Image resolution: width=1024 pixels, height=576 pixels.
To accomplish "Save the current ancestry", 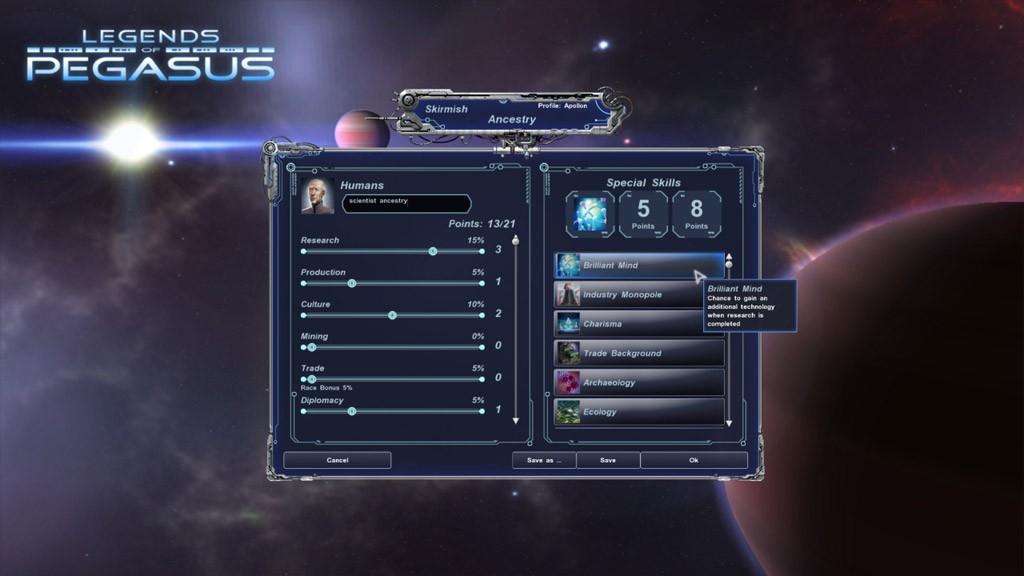I will 607,460.
